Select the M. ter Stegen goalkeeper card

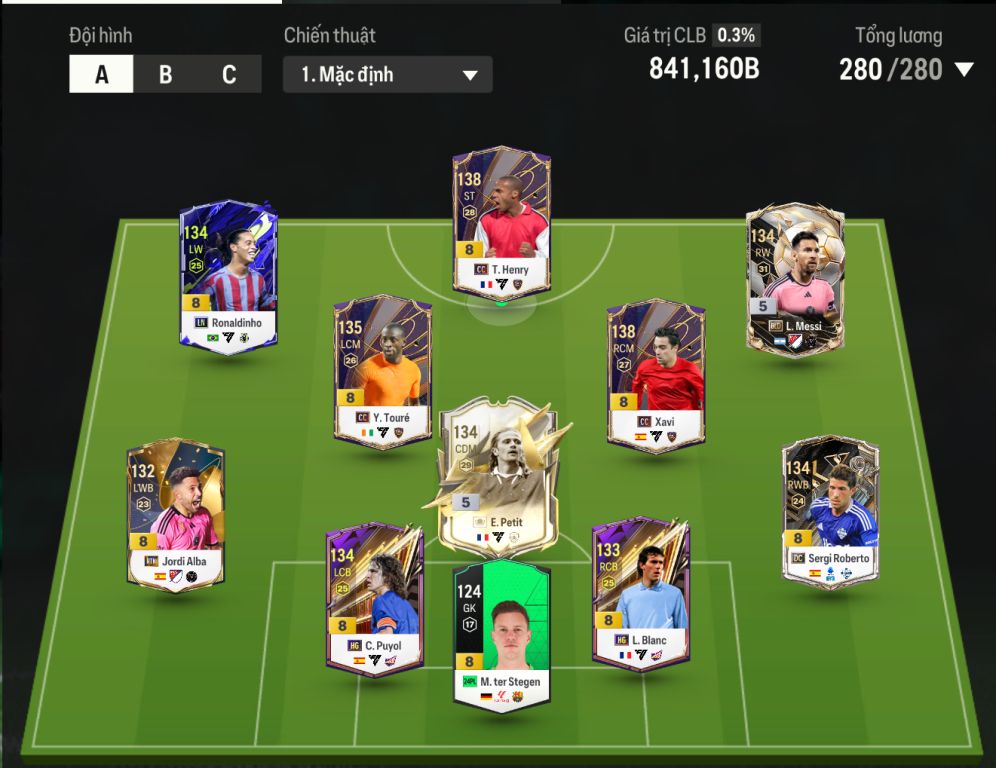501,635
